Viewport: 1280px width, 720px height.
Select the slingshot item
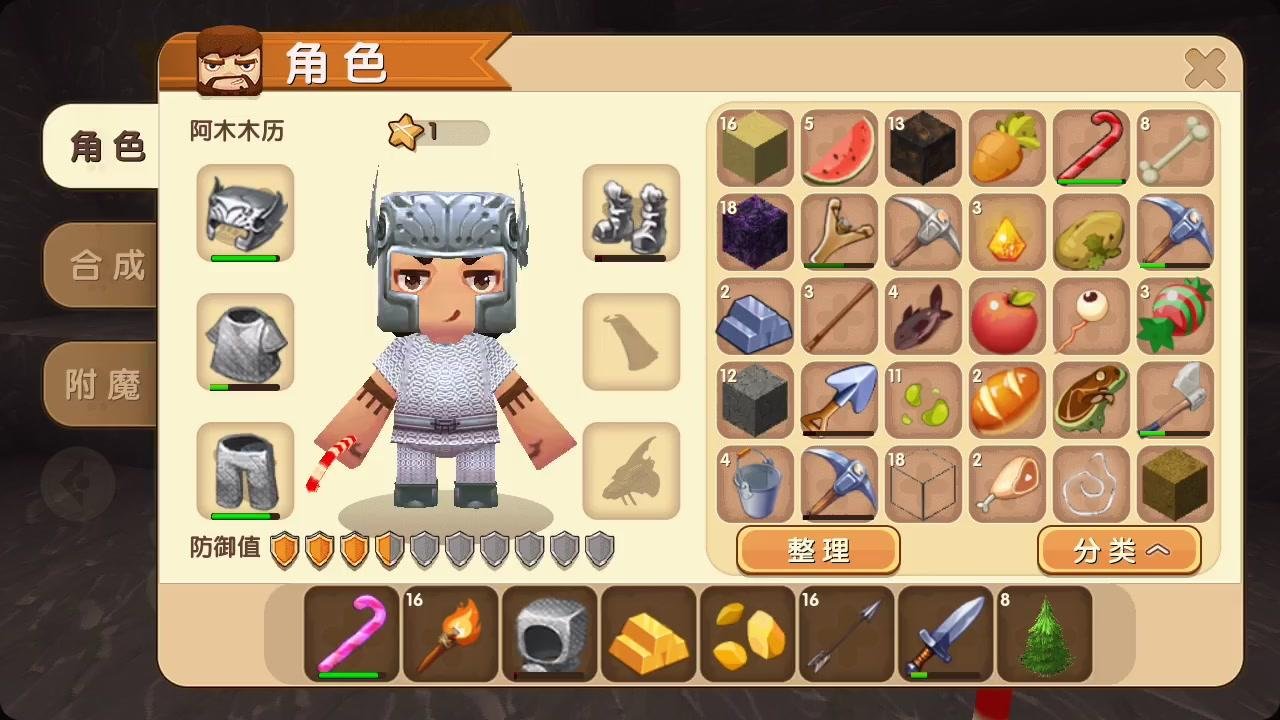[839, 233]
